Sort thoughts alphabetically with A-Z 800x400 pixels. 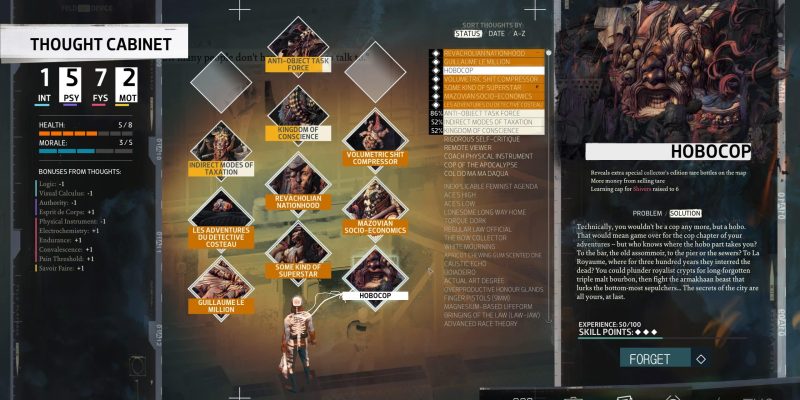[518, 34]
